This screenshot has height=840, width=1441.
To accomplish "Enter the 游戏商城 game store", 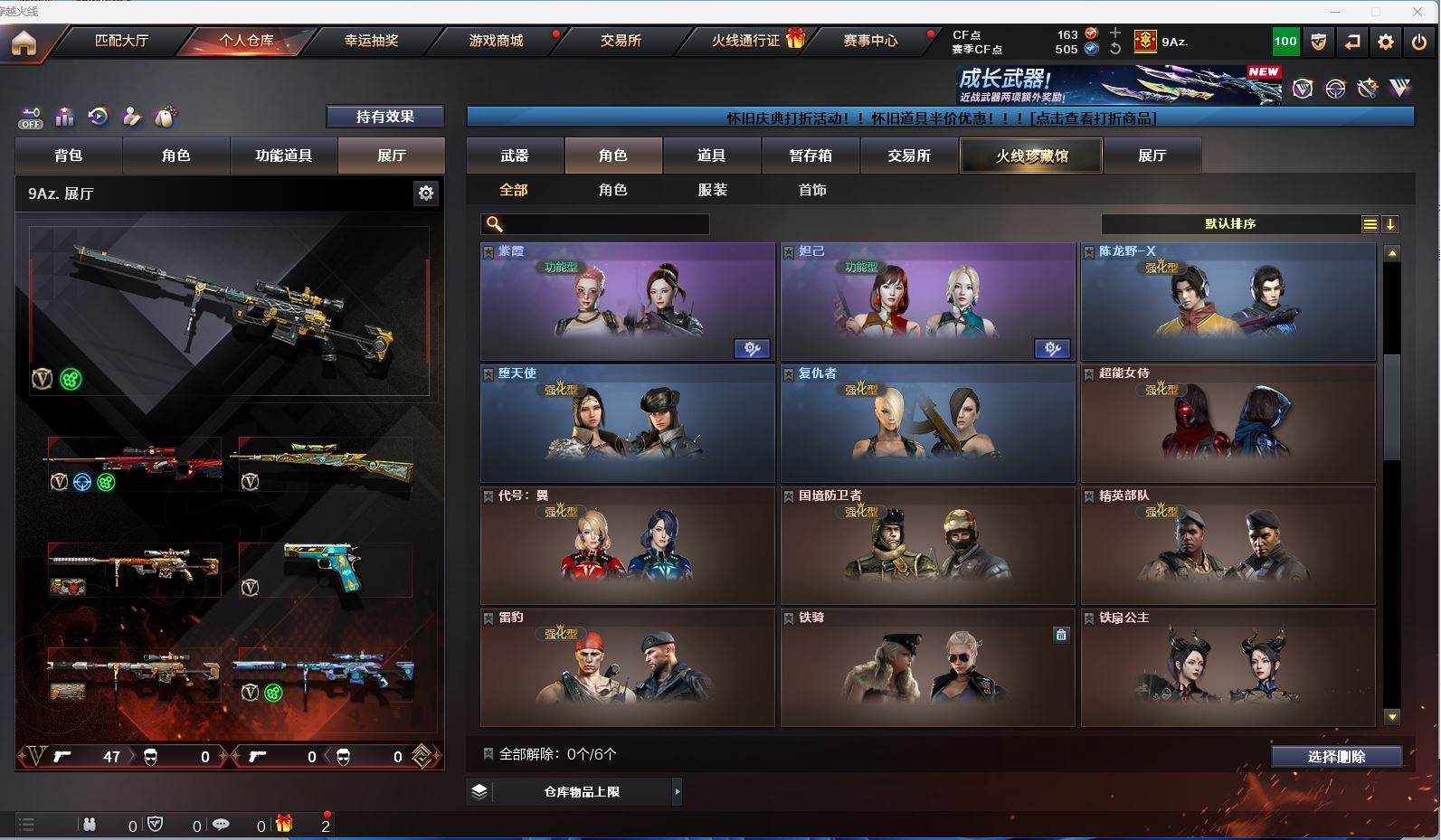I will click(496, 41).
